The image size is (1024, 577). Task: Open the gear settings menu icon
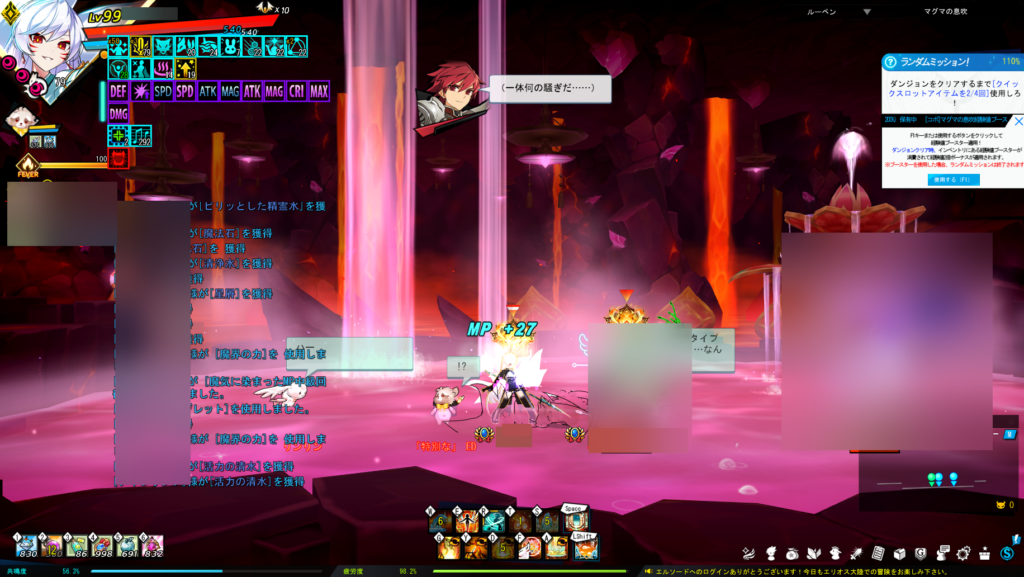pos(963,553)
